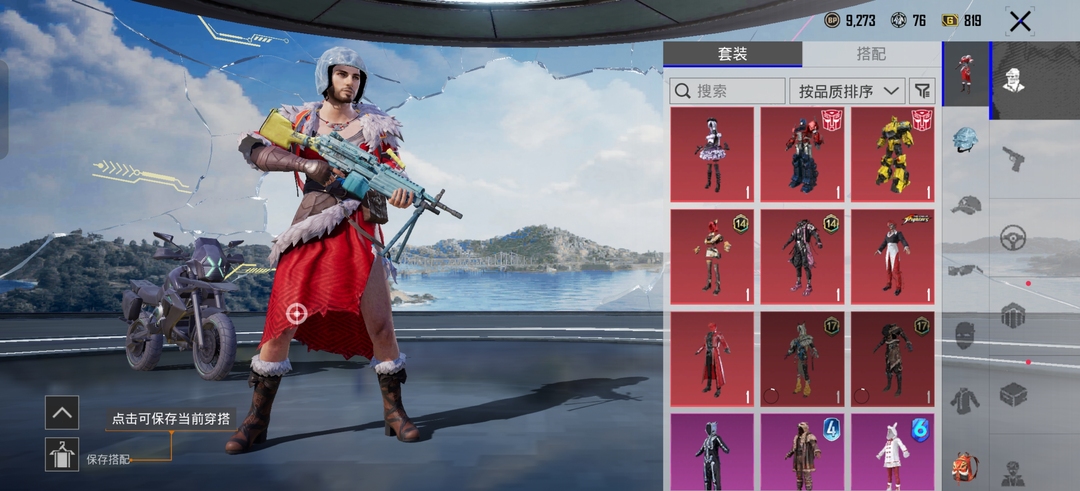The image size is (1080, 491).
Task: Switch to the 搭配 tab
Action: pos(870,54)
